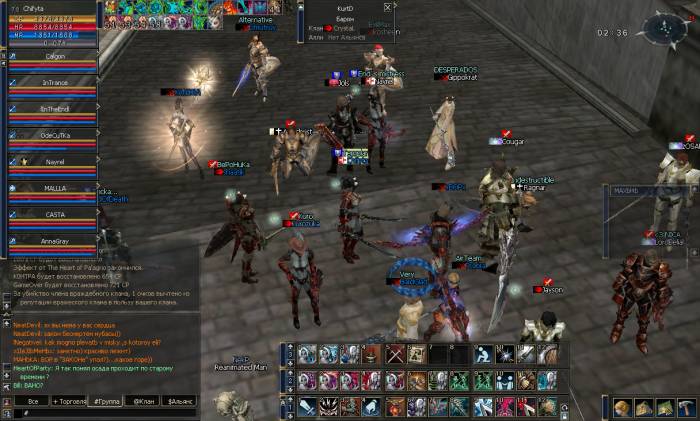700x421 pixels.
Task: Pick party member MALLLA
Action: click(53, 188)
